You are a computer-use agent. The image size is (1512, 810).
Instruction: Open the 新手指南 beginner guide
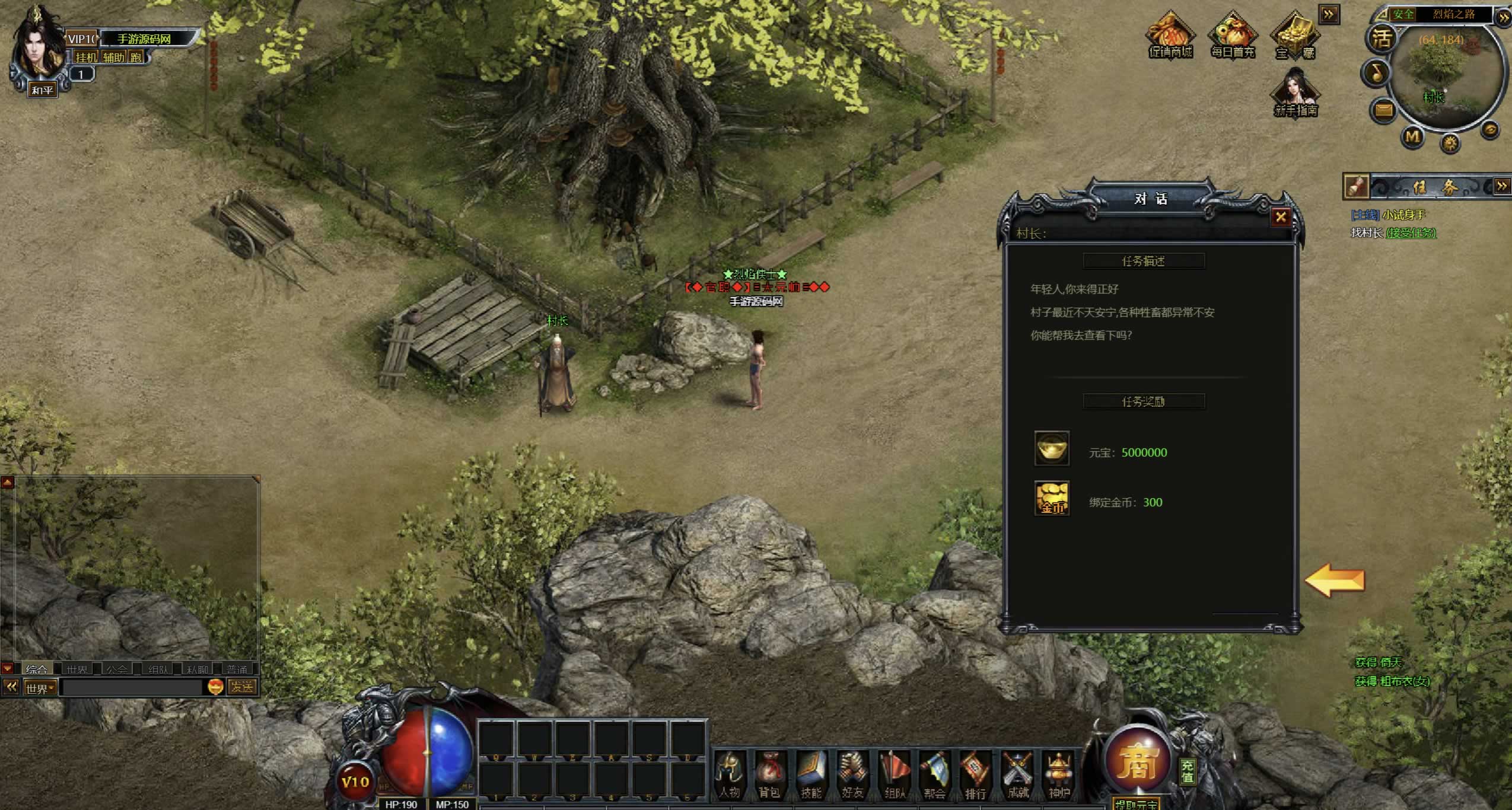click(x=1295, y=94)
